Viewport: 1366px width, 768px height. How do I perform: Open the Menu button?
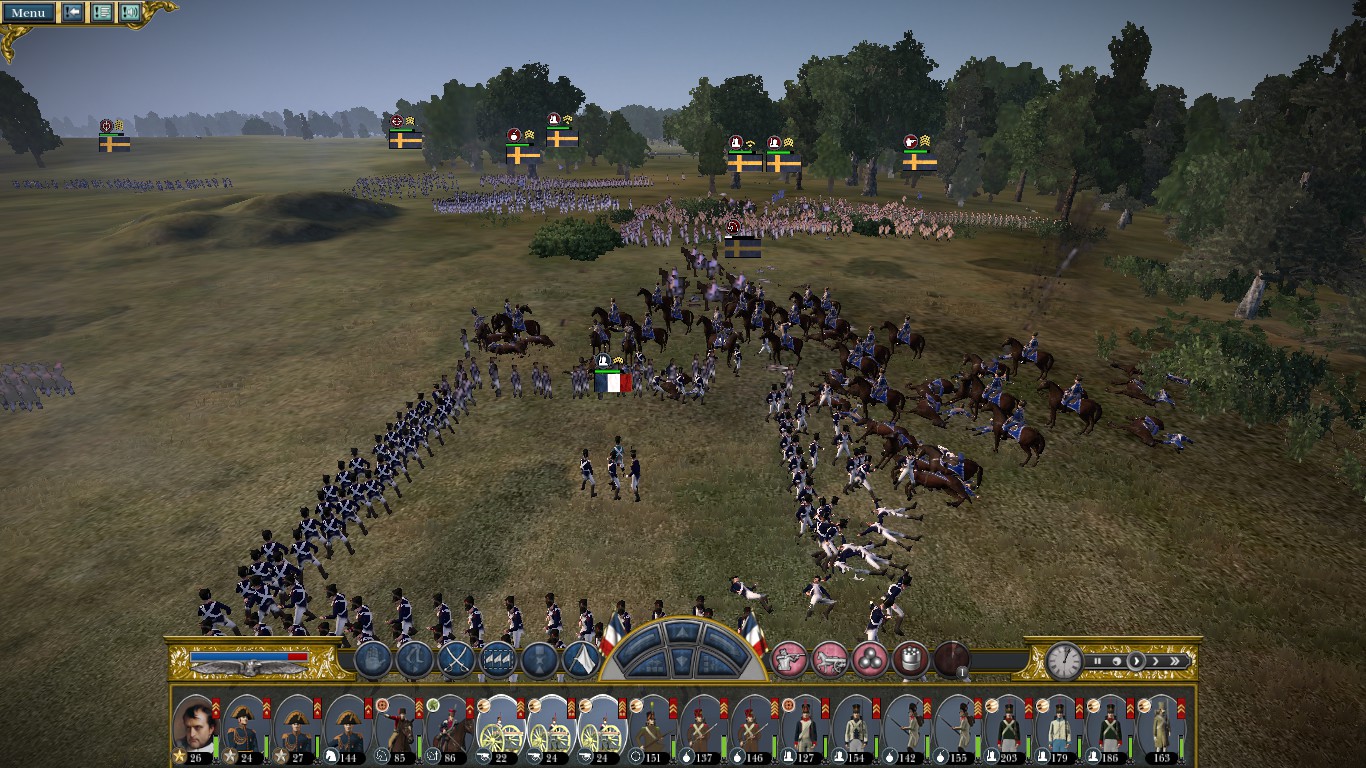pyautogui.click(x=28, y=13)
